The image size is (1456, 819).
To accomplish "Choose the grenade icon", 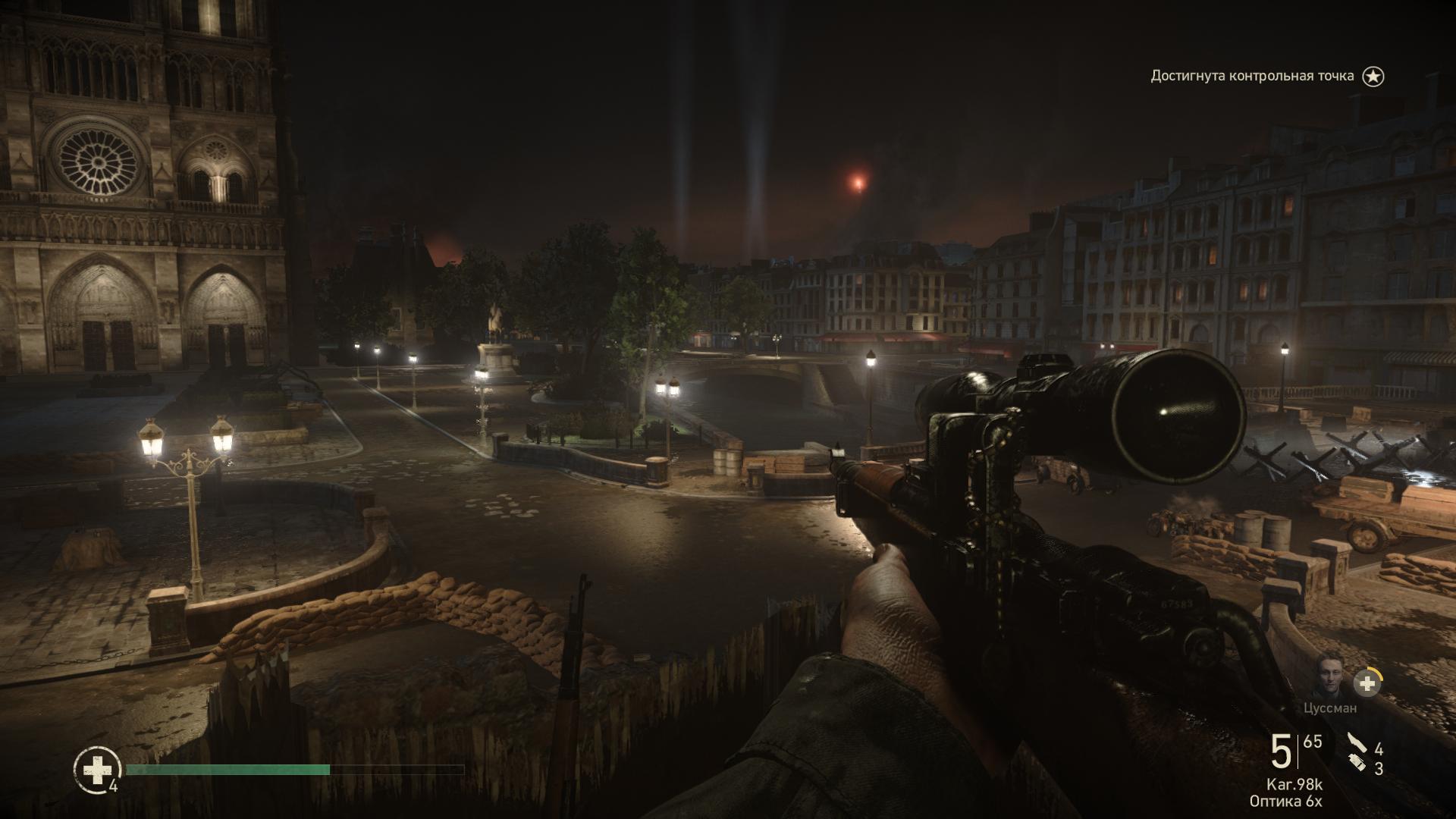I will (x=1357, y=764).
